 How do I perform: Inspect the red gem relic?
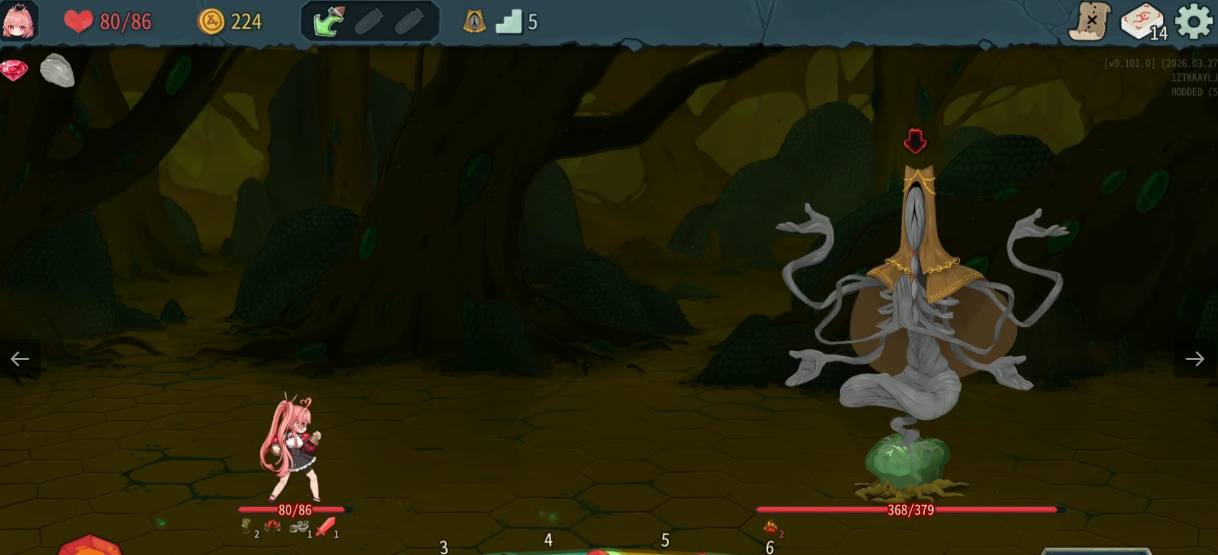tap(14, 71)
